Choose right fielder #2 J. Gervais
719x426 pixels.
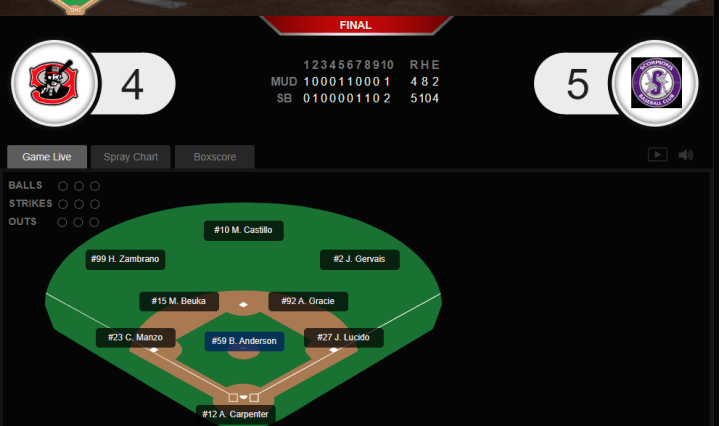tap(360, 259)
